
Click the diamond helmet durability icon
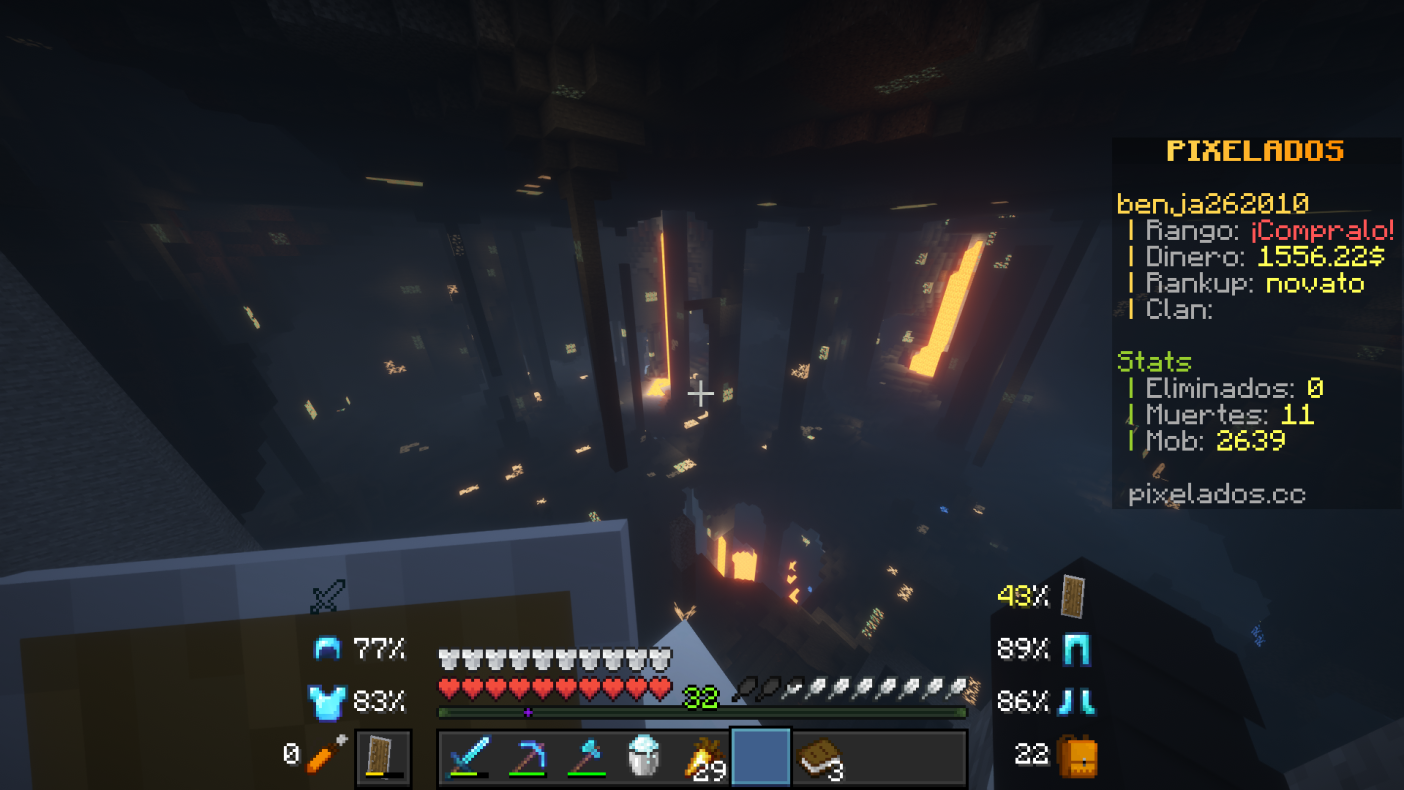[x=327, y=649]
